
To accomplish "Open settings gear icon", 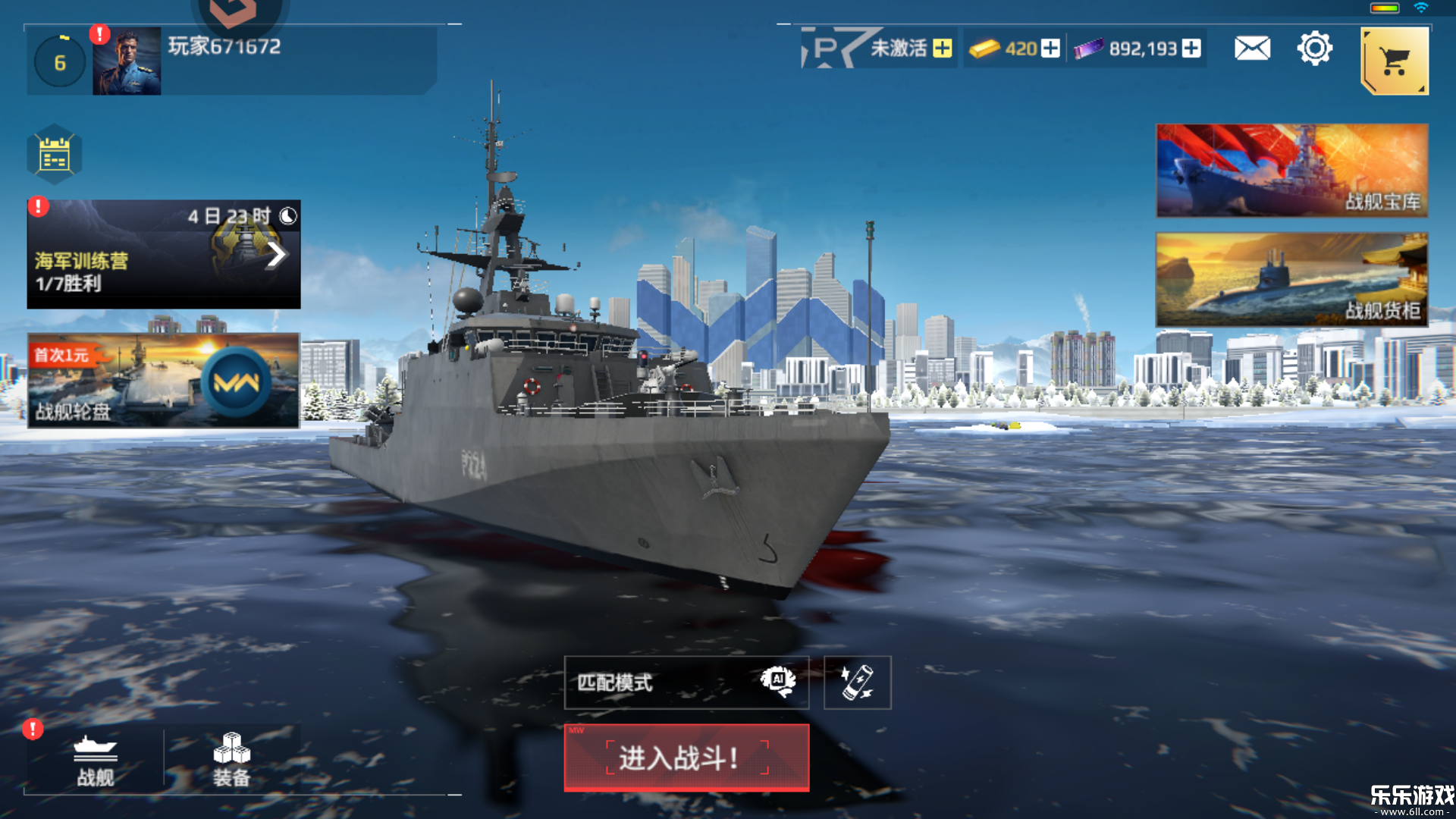I will (x=1314, y=49).
